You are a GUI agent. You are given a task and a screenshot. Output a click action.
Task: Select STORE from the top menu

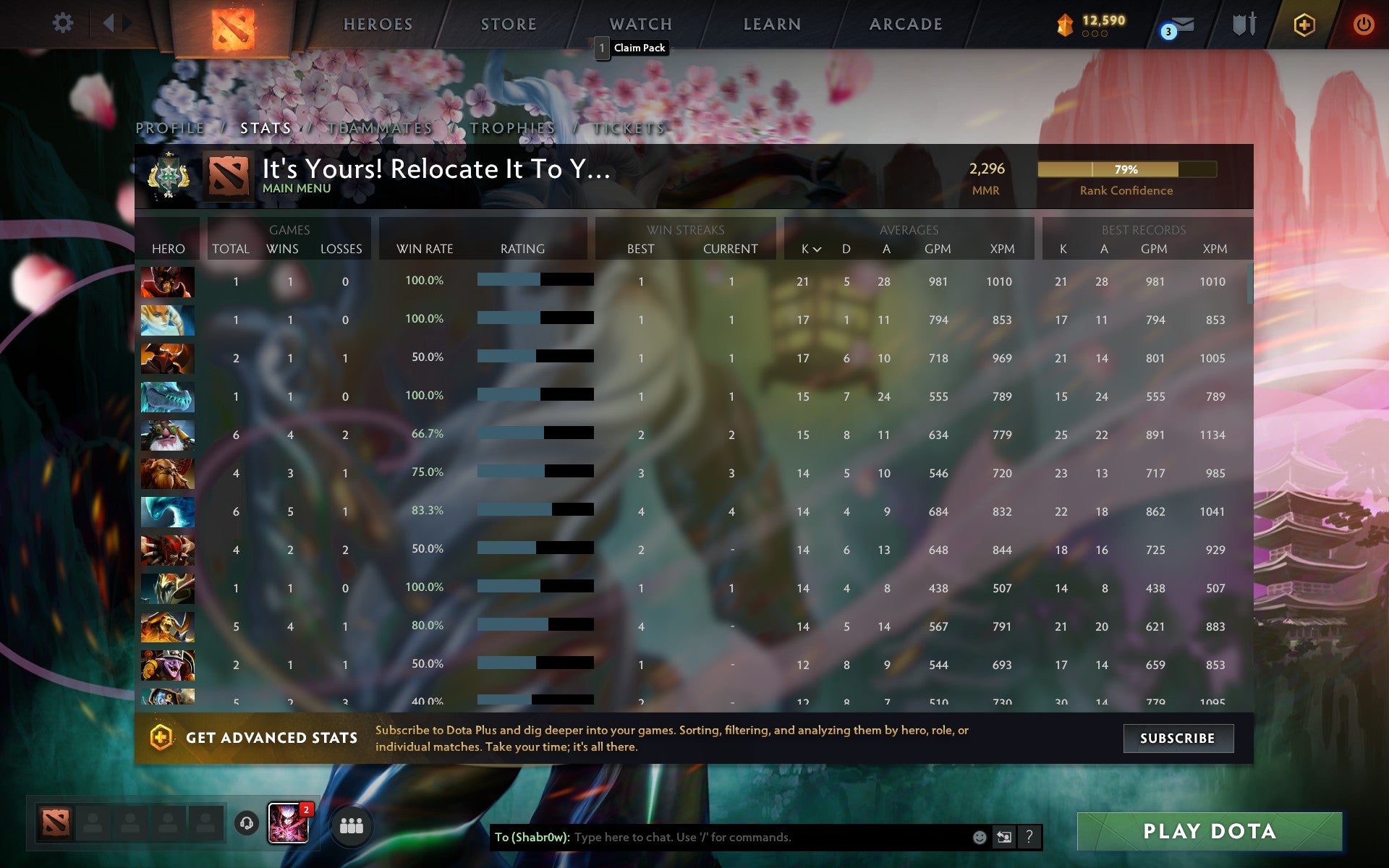(x=508, y=24)
